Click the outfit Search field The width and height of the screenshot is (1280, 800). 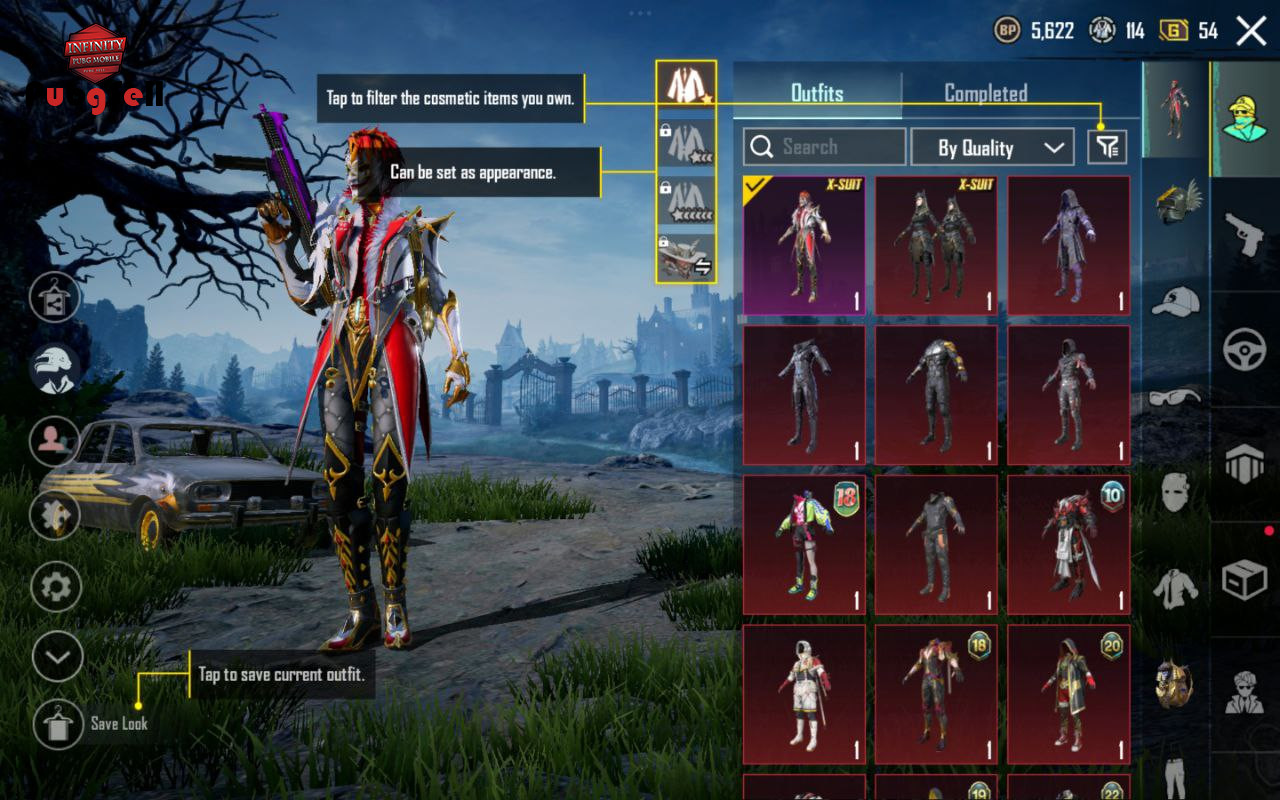click(825, 147)
